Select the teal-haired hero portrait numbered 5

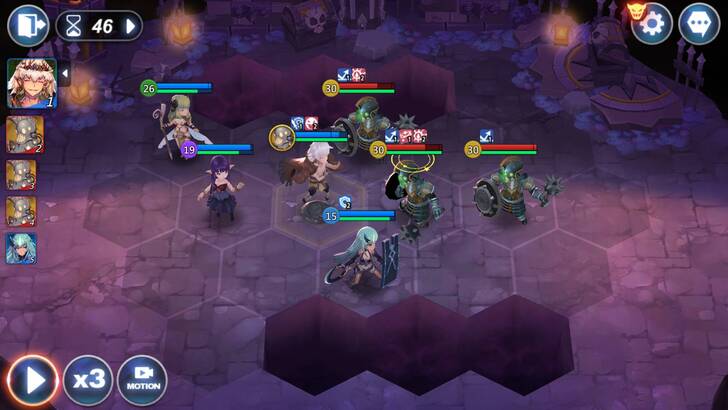tap(23, 247)
